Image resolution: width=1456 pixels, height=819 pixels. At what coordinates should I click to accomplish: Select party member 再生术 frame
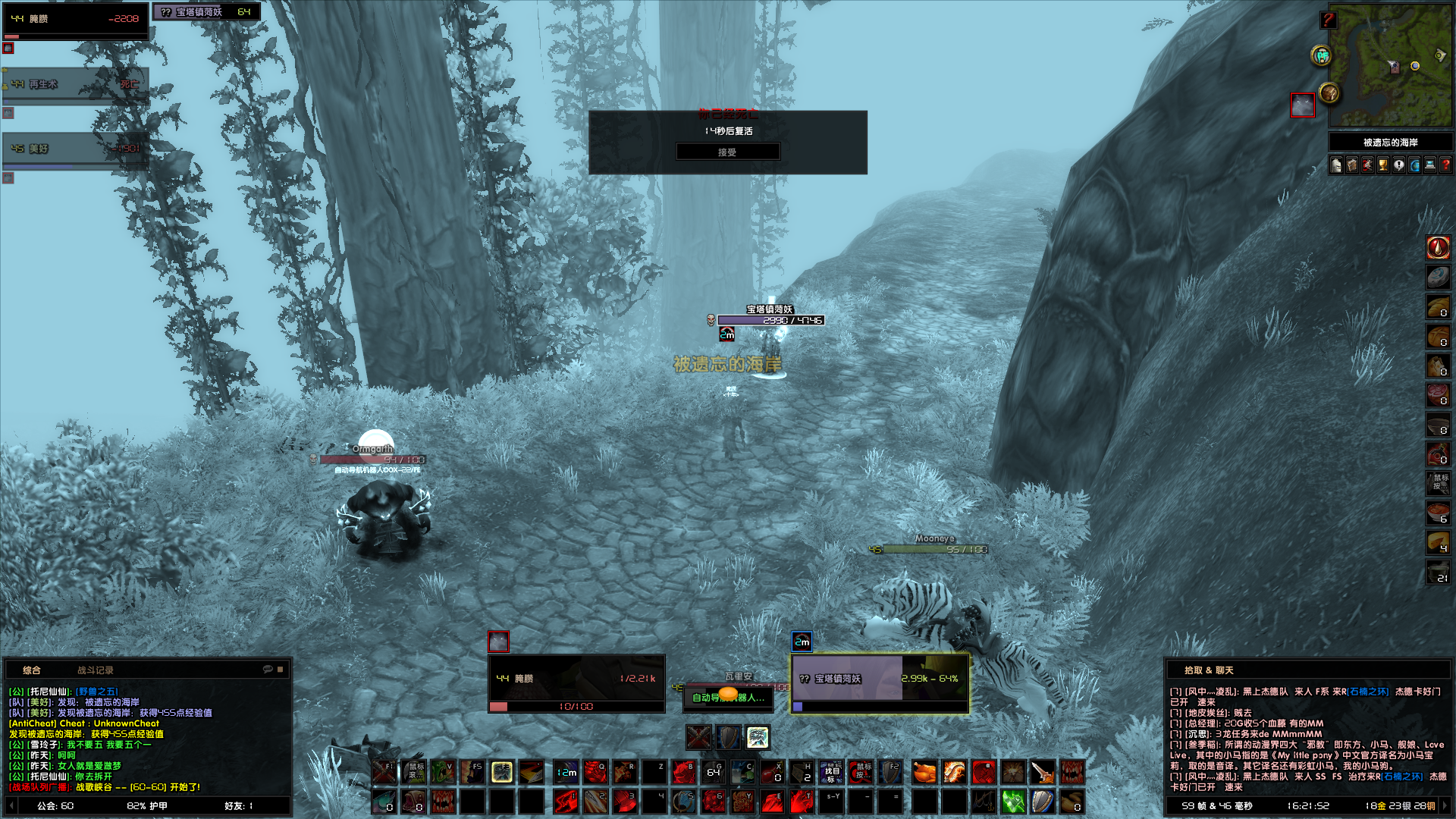(74, 84)
